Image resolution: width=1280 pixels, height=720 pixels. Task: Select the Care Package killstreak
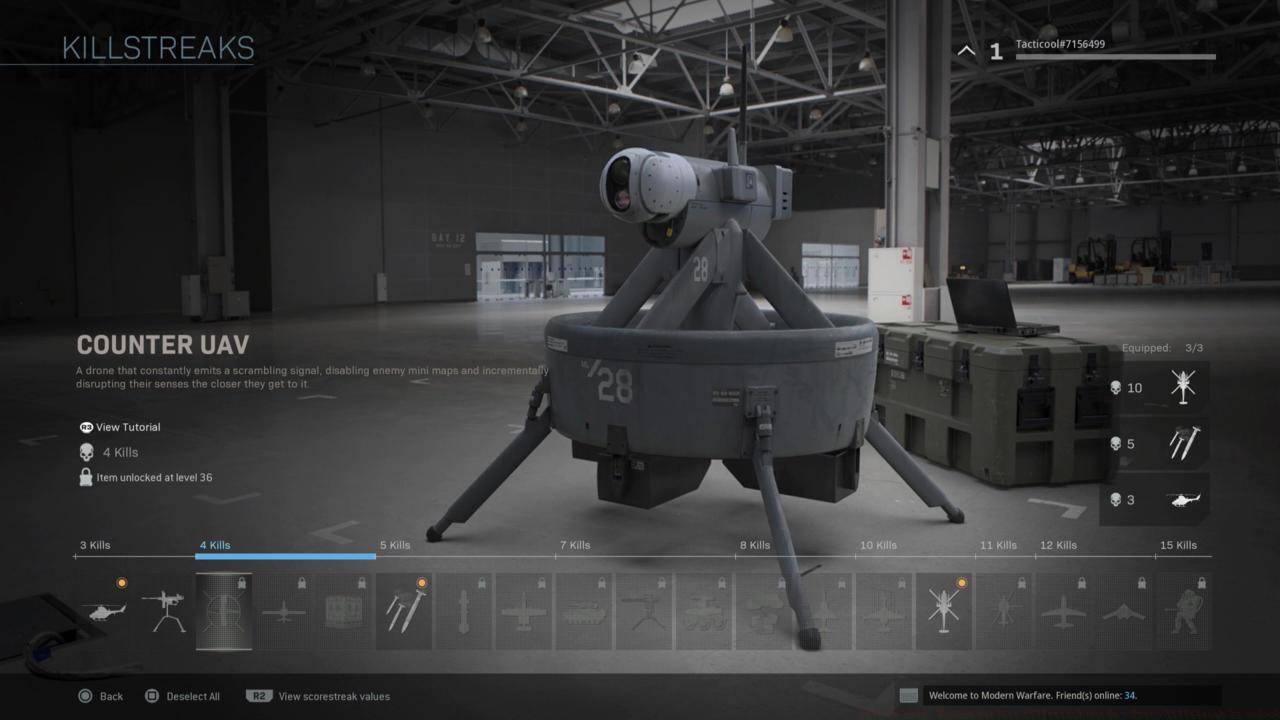click(x=344, y=610)
